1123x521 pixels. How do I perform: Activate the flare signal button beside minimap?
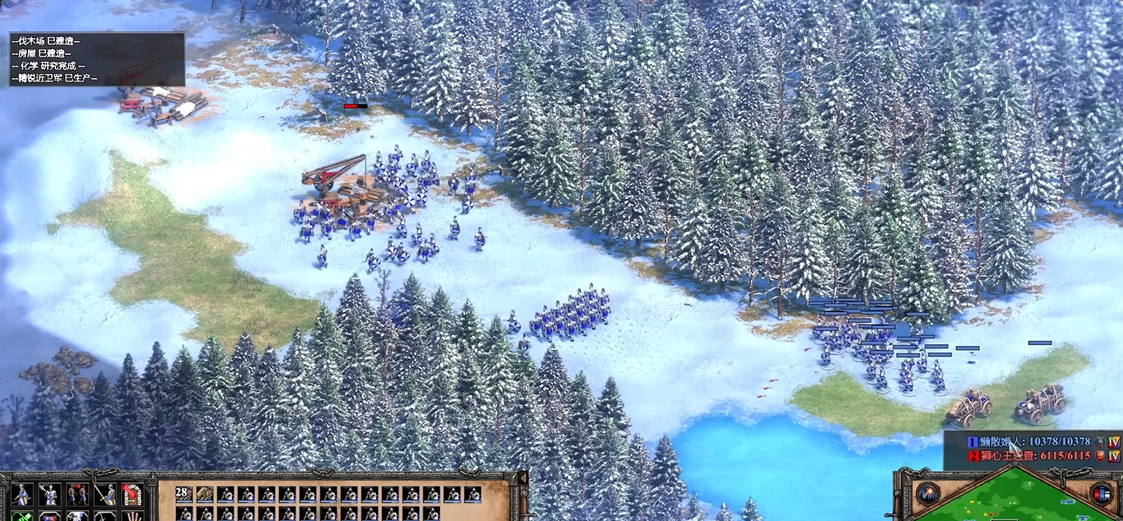[x=929, y=493]
